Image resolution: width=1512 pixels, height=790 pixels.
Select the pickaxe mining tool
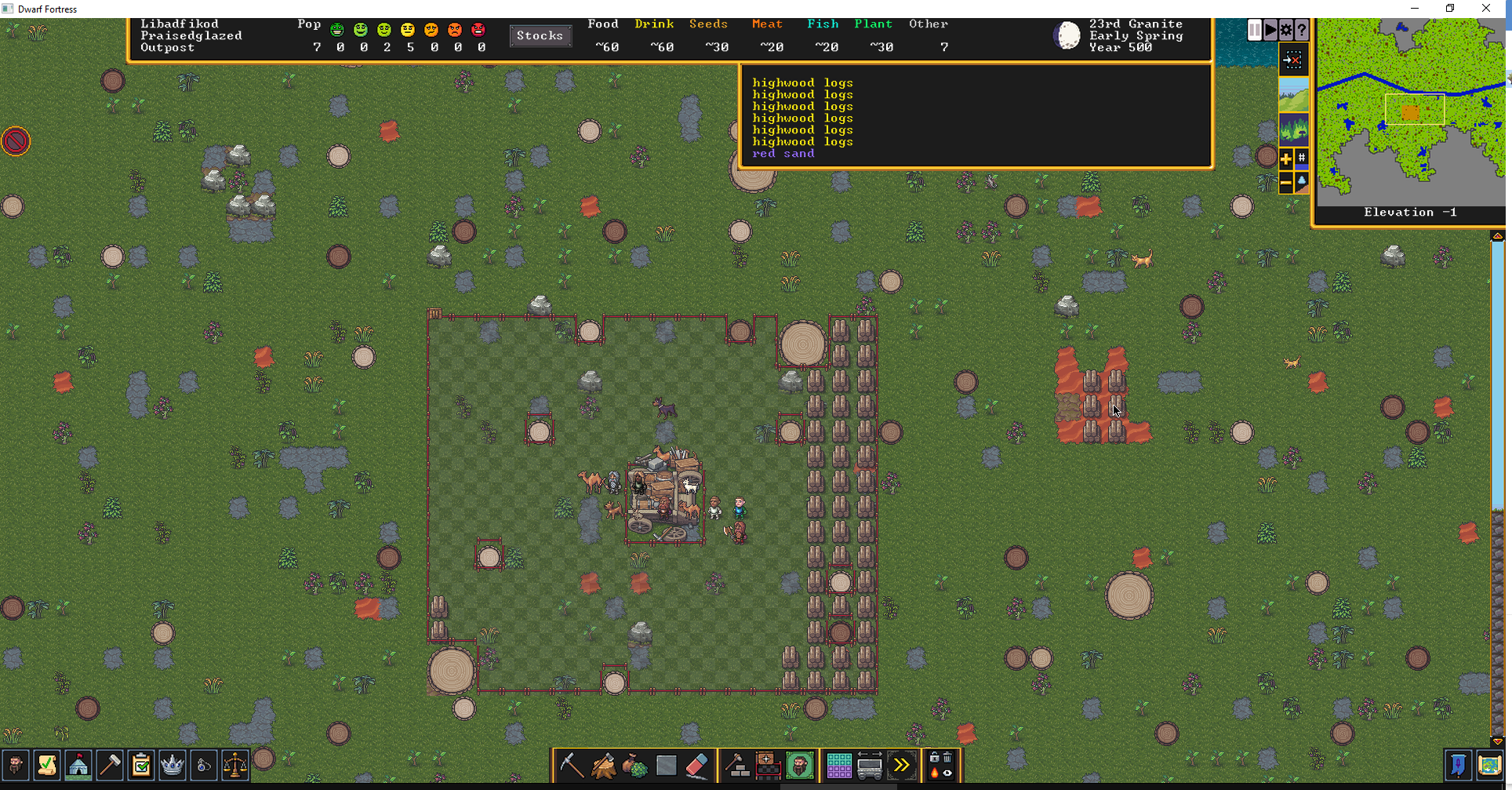[572, 765]
